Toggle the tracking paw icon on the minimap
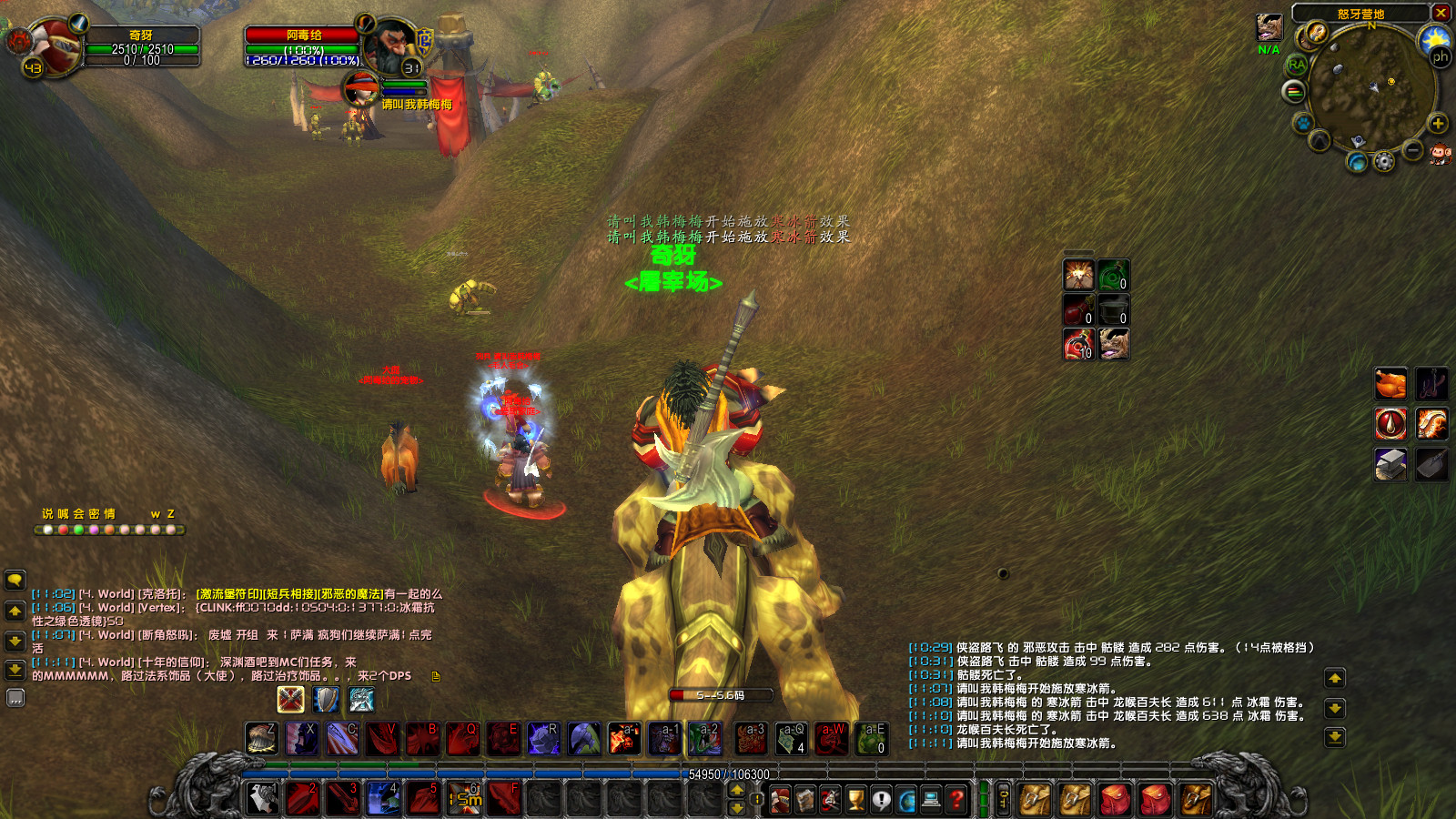This screenshot has width=1456, height=819. tap(1301, 124)
